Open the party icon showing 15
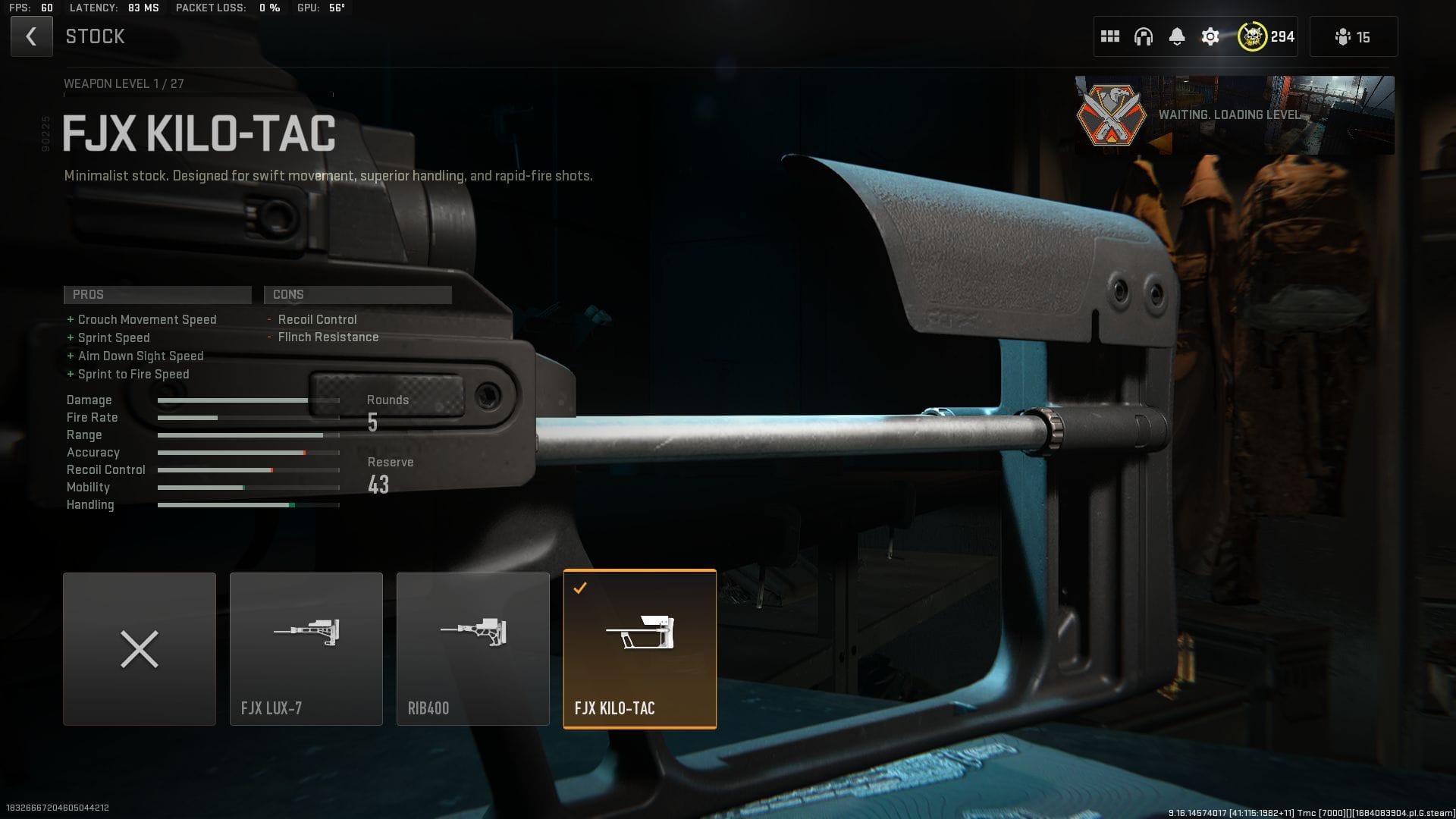This screenshot has width=1456, height=819. click(x=1351, y=36)
